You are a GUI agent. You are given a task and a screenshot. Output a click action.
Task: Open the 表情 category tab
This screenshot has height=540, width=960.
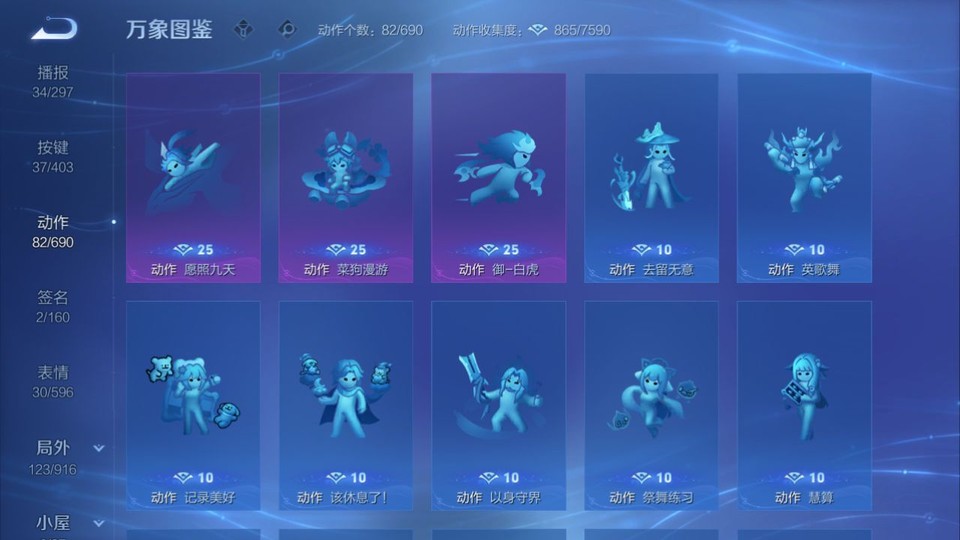(54, 382)
